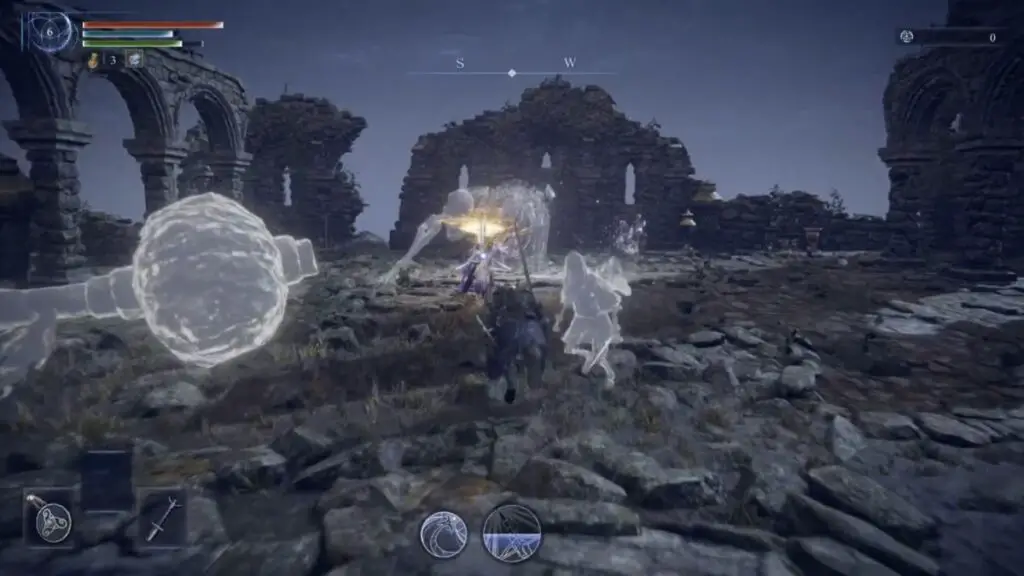Screen dimensions: 1024x576
Task: Select the sword weapon slot
Action: pyautogui.click(x=161, y=518)
